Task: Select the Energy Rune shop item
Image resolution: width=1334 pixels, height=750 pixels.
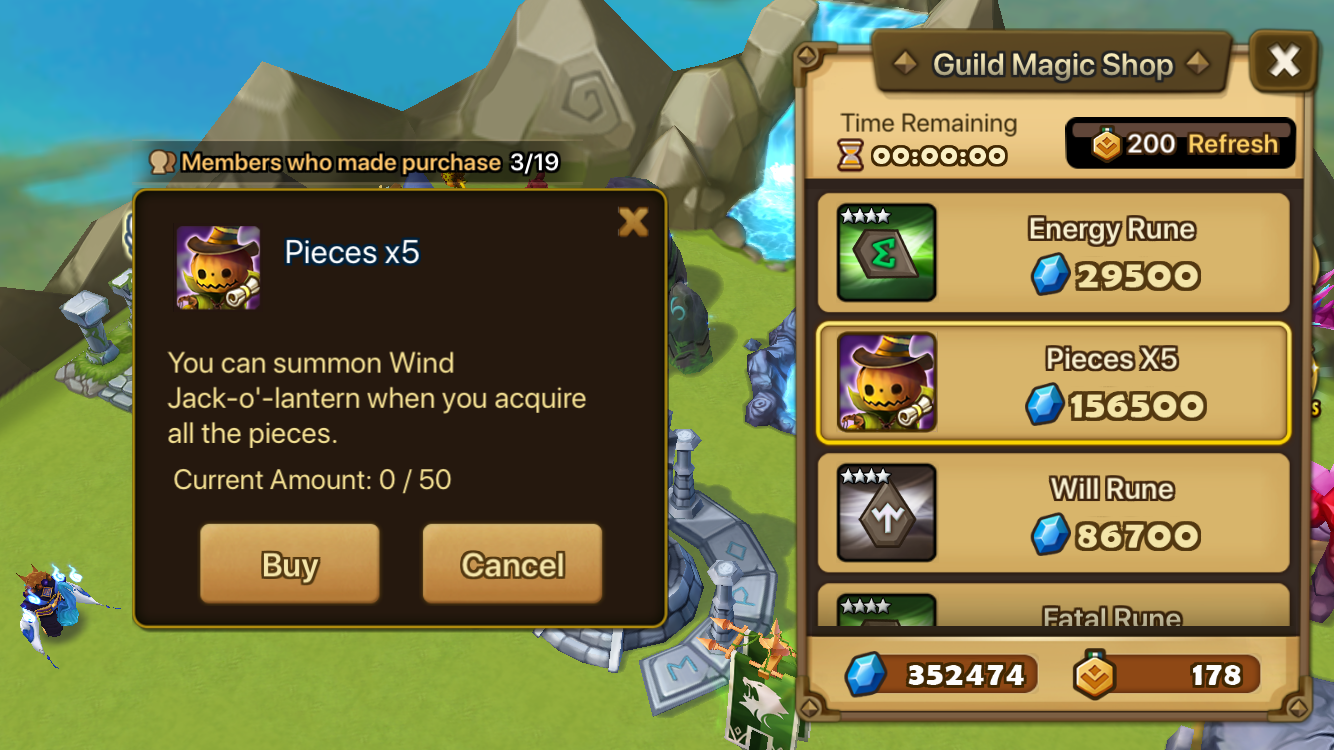Action: tap(1053, 252)
